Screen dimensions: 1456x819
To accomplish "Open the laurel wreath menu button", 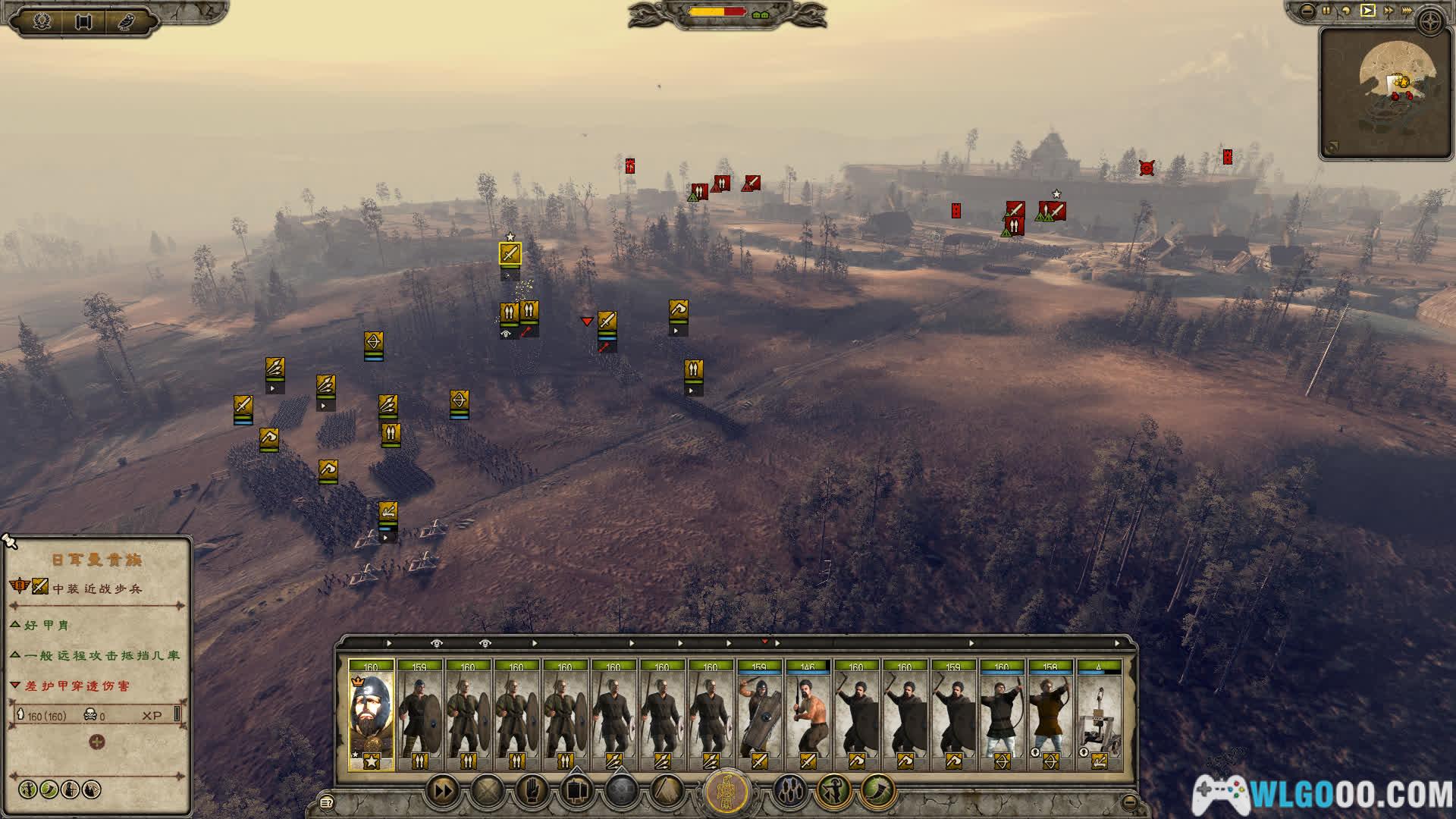I will (x=42, y=21).
